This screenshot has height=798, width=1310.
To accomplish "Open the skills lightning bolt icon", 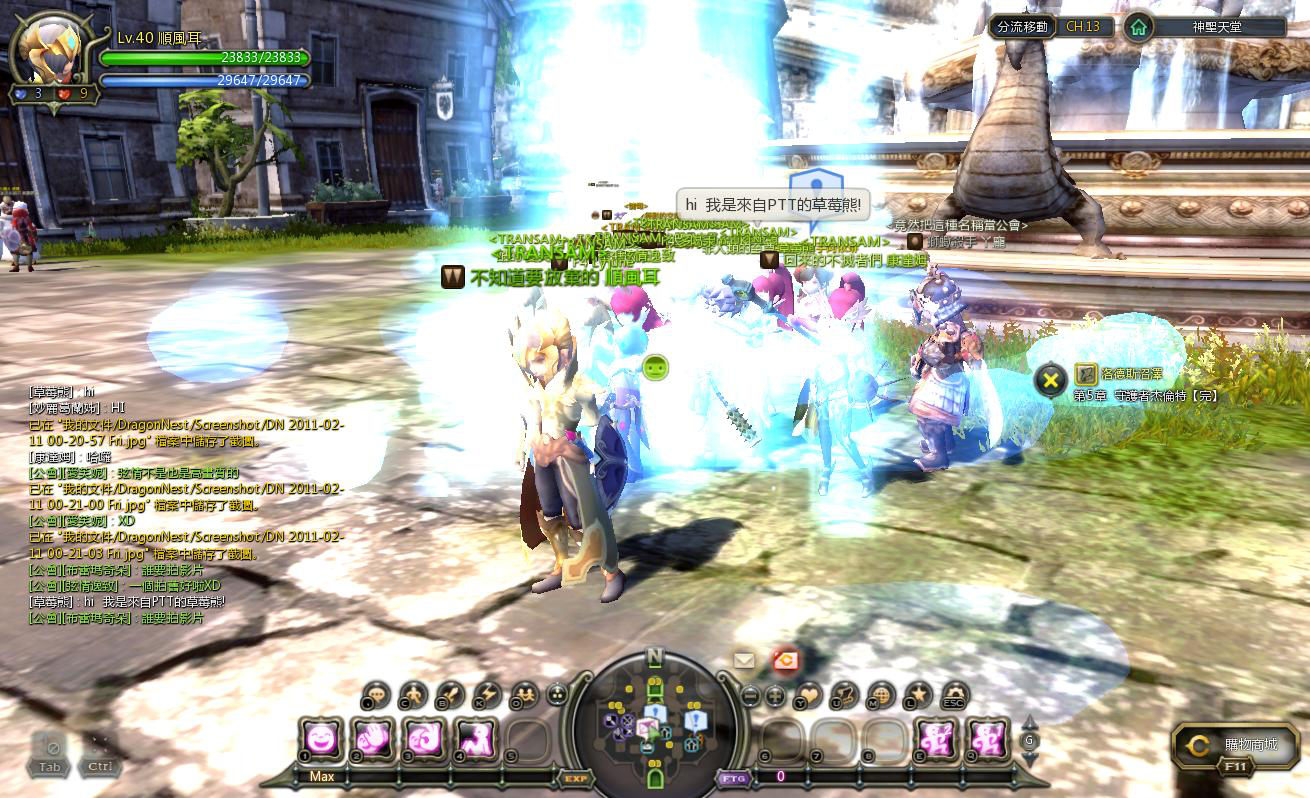I will (487, 694).
